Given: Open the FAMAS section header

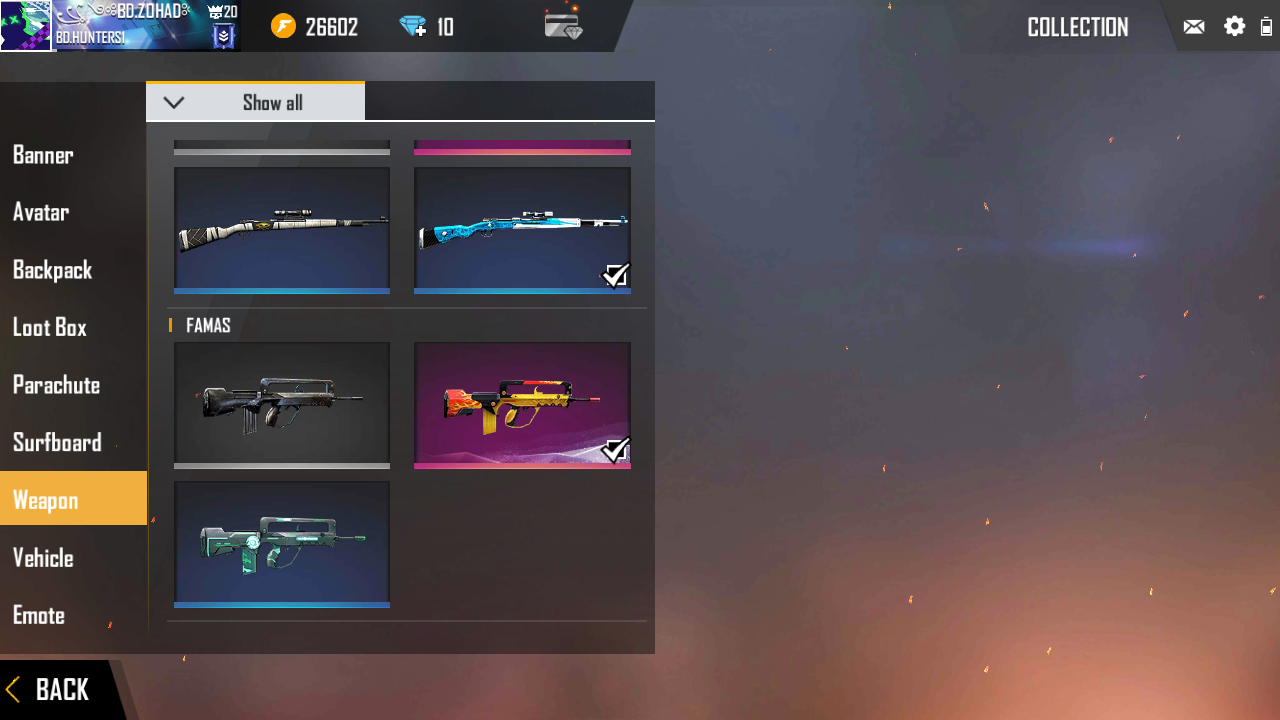Looking at the screenshot, I should pos(206,325).
